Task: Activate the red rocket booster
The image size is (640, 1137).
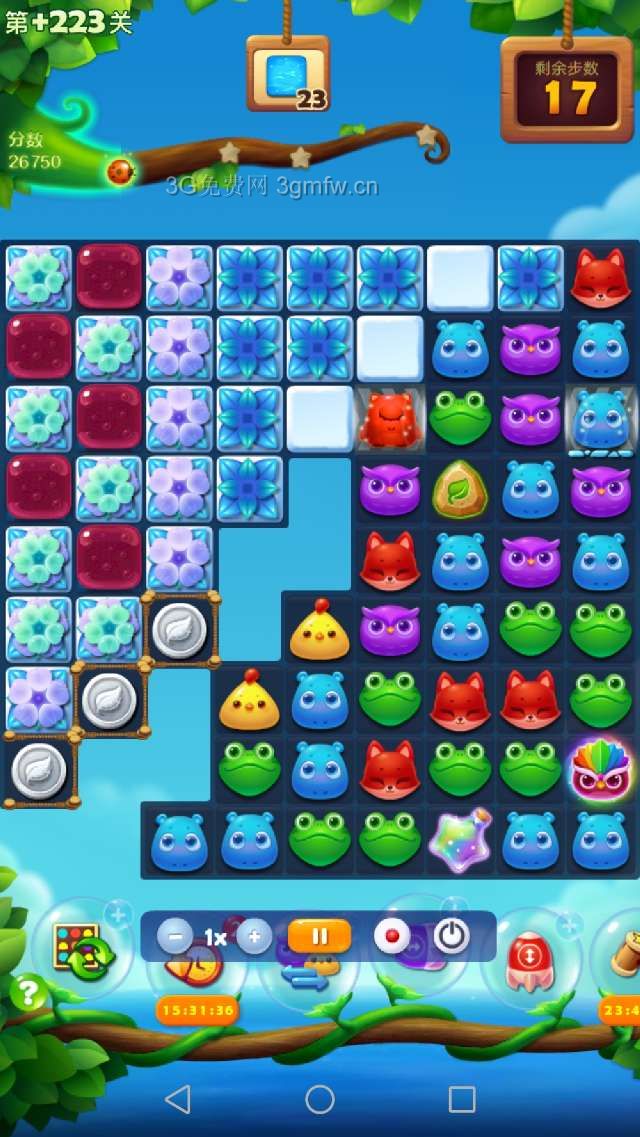Action: (530, 959)
